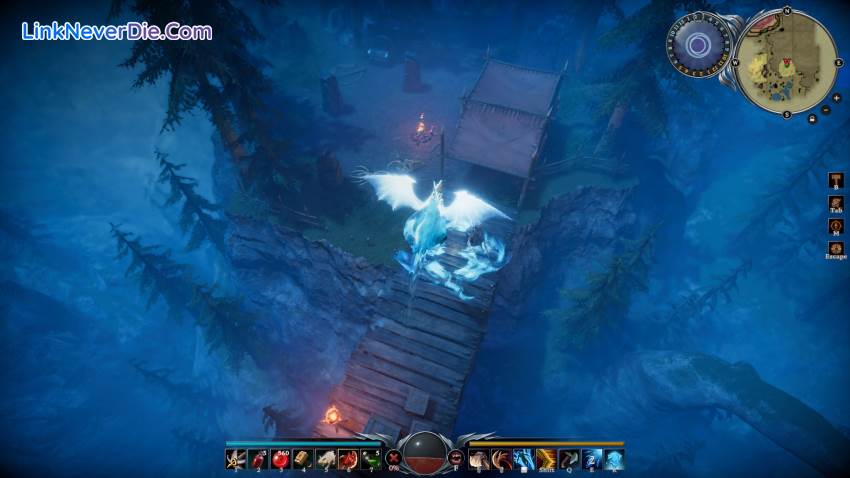Activate the ice crystal ultimate ability
The height and width of the screenshot is (478, 850).
point(613,460)
